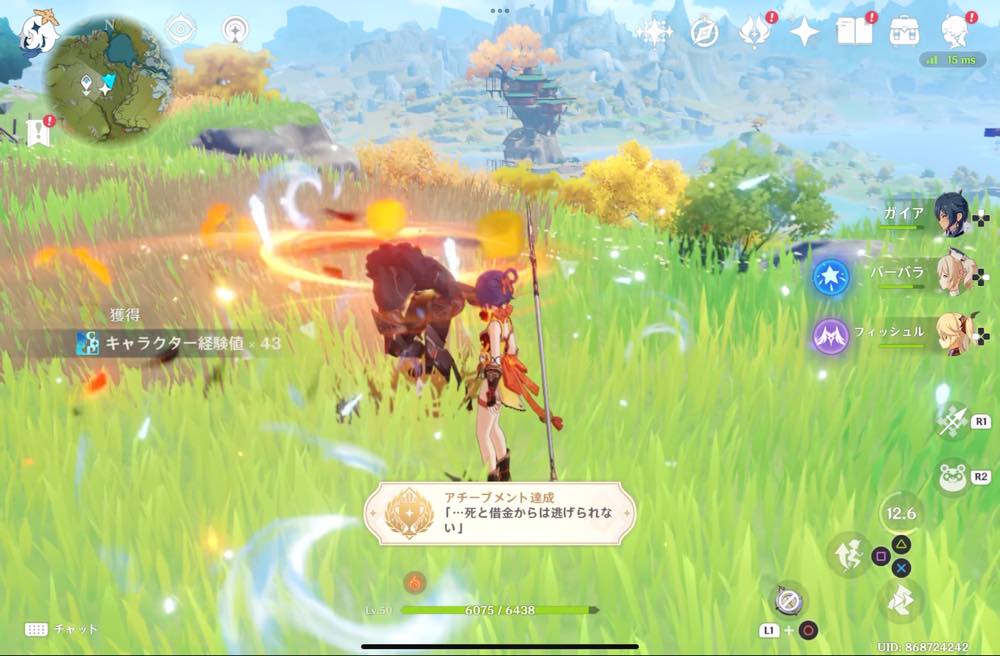Viewport: 1000px width, 656px height.
Task: Open the map via the minimap
Action: click(108, 78)
